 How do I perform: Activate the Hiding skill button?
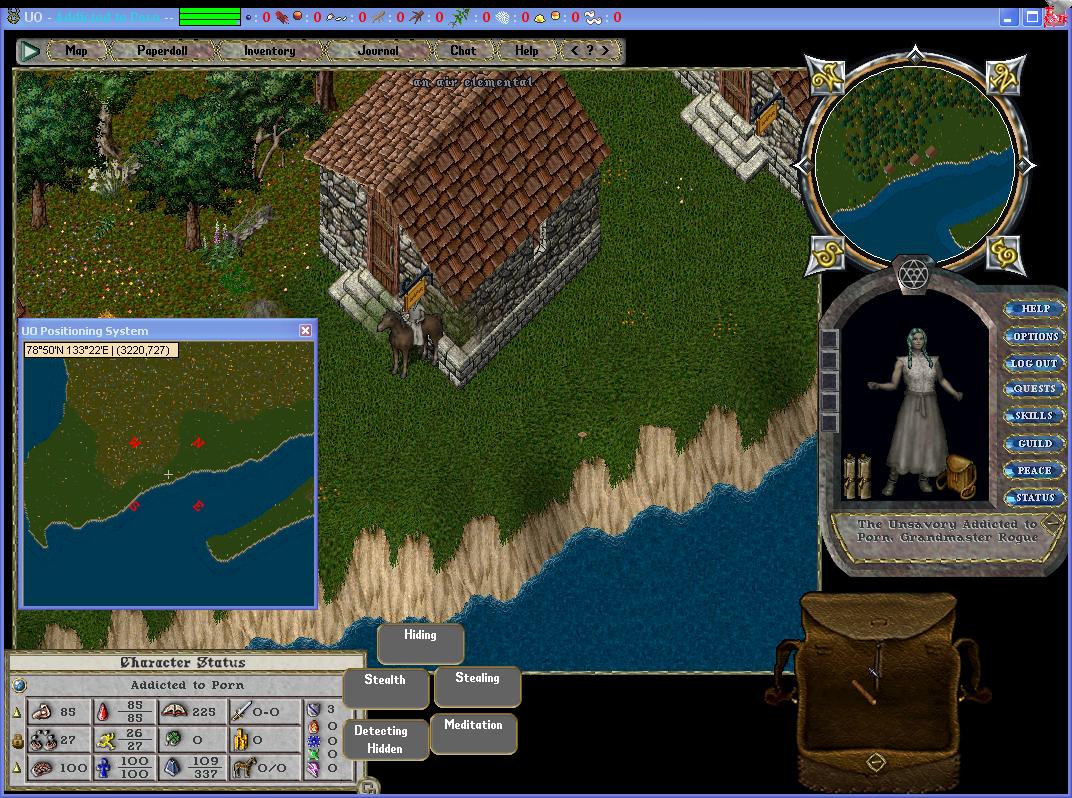pyautogui.click(x=420, y=643)
